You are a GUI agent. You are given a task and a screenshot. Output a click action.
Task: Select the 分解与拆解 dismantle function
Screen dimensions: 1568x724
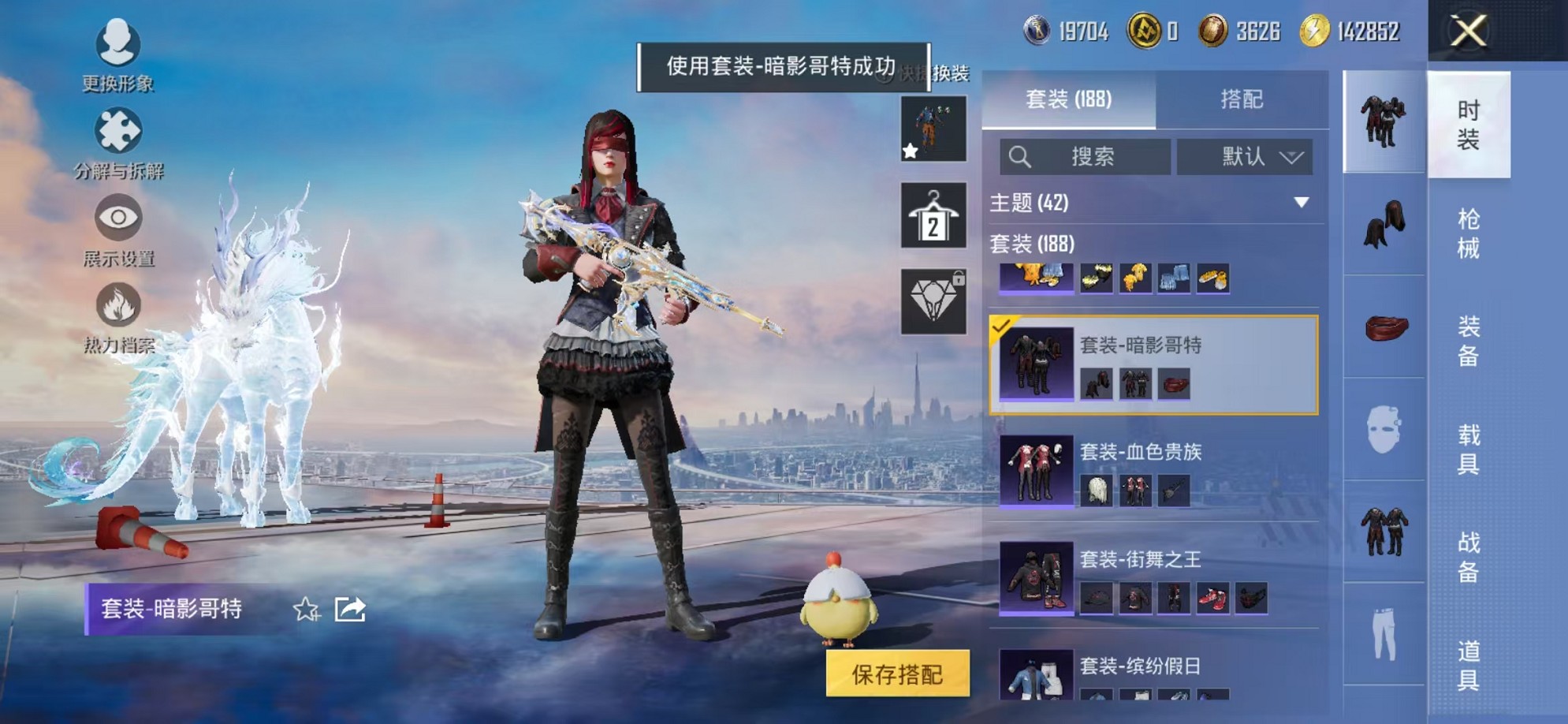click(117, 136)
